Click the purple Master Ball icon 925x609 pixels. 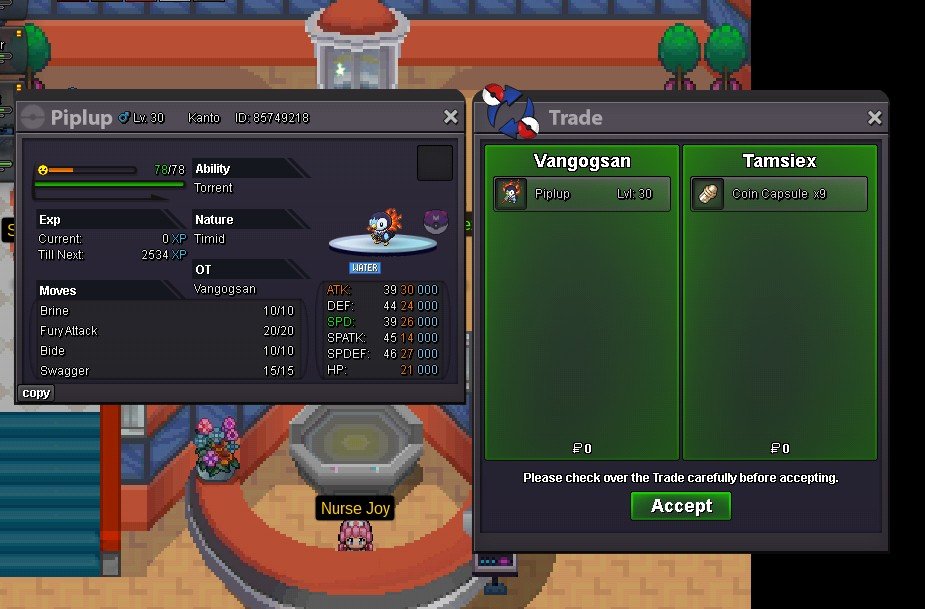435,222
